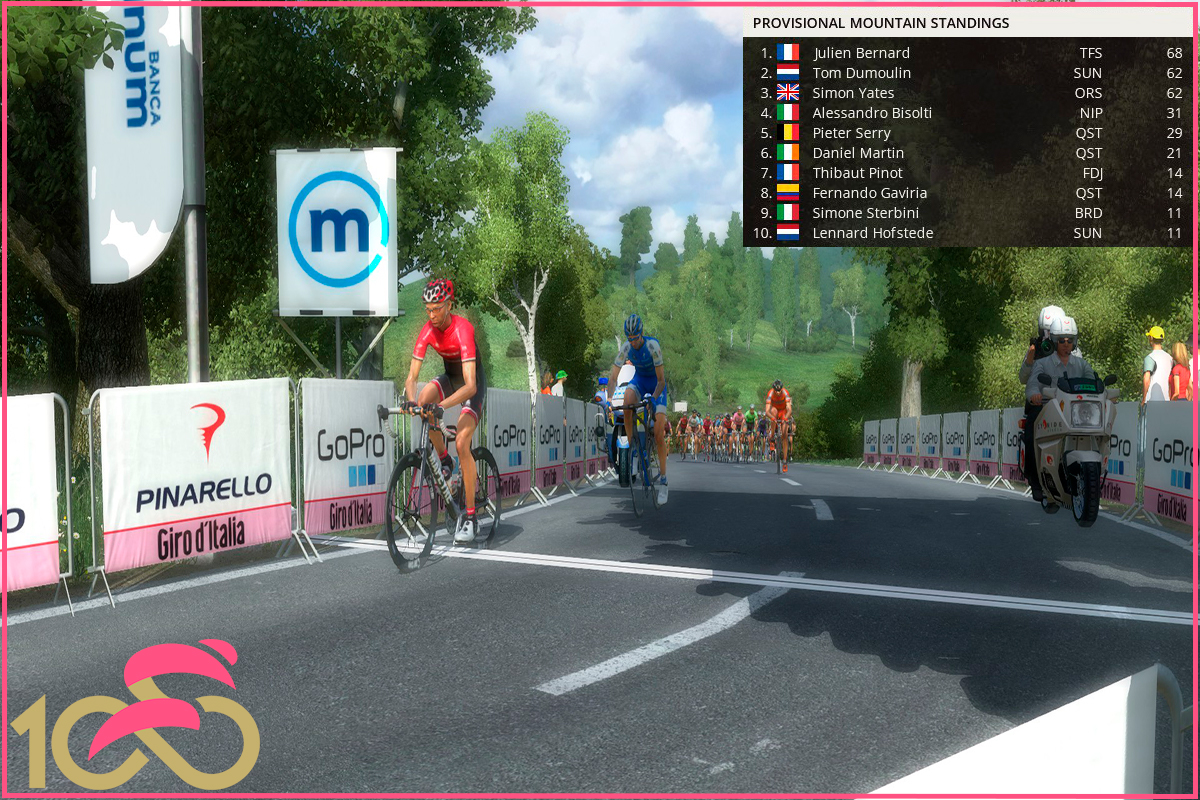This screenshot has height=800, width=1200.
Task: Select Simone Sterbini's standings row
Action: 865,213
